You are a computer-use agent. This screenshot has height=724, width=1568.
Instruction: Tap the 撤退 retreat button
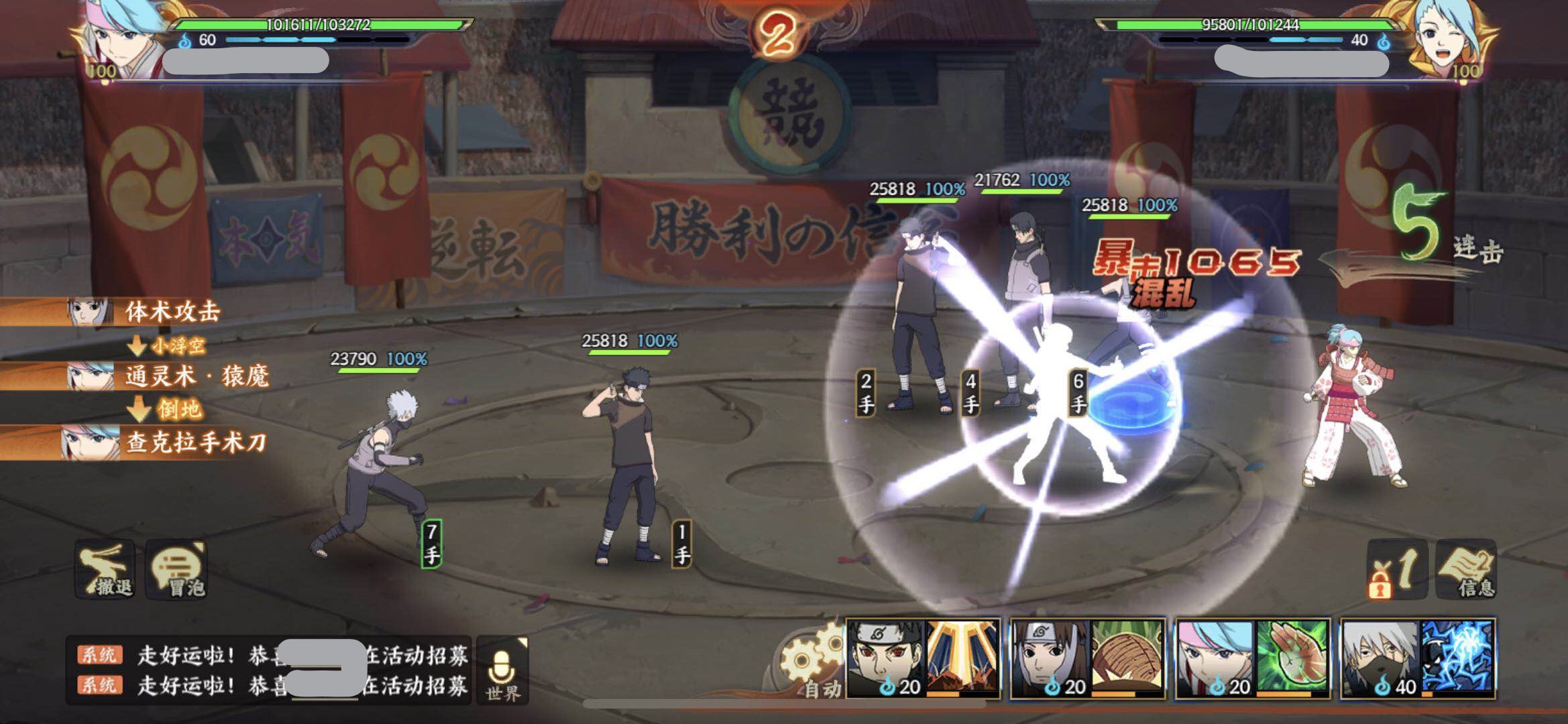pyautogui.click(x=107, y=569)
